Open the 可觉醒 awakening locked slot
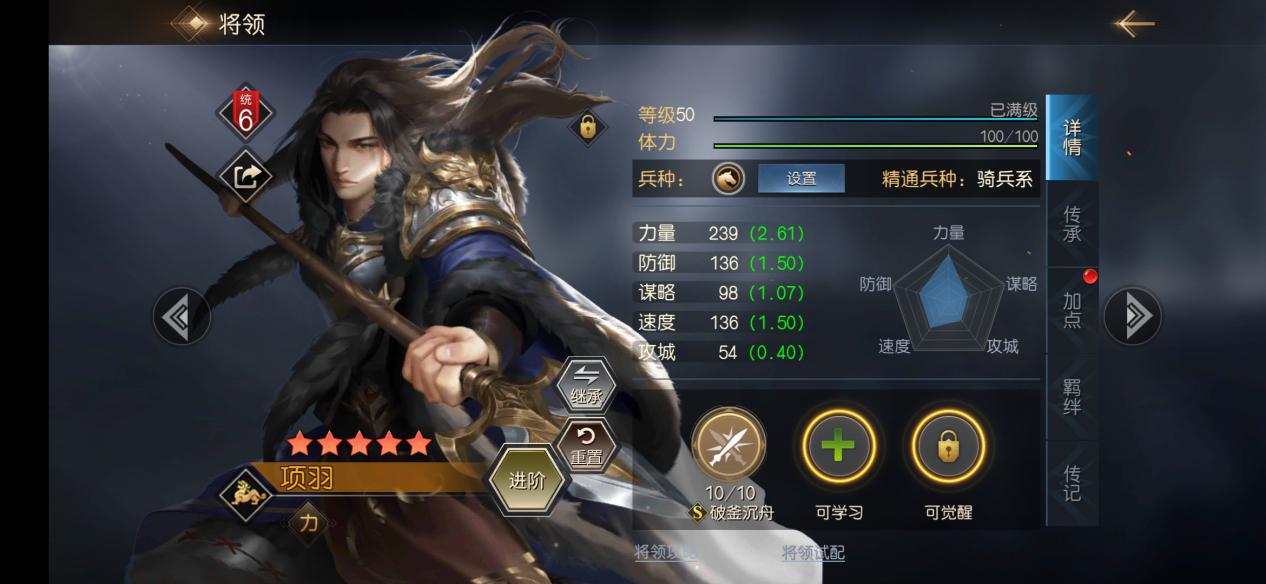The image size is (1266, 584). pos(947,446)
